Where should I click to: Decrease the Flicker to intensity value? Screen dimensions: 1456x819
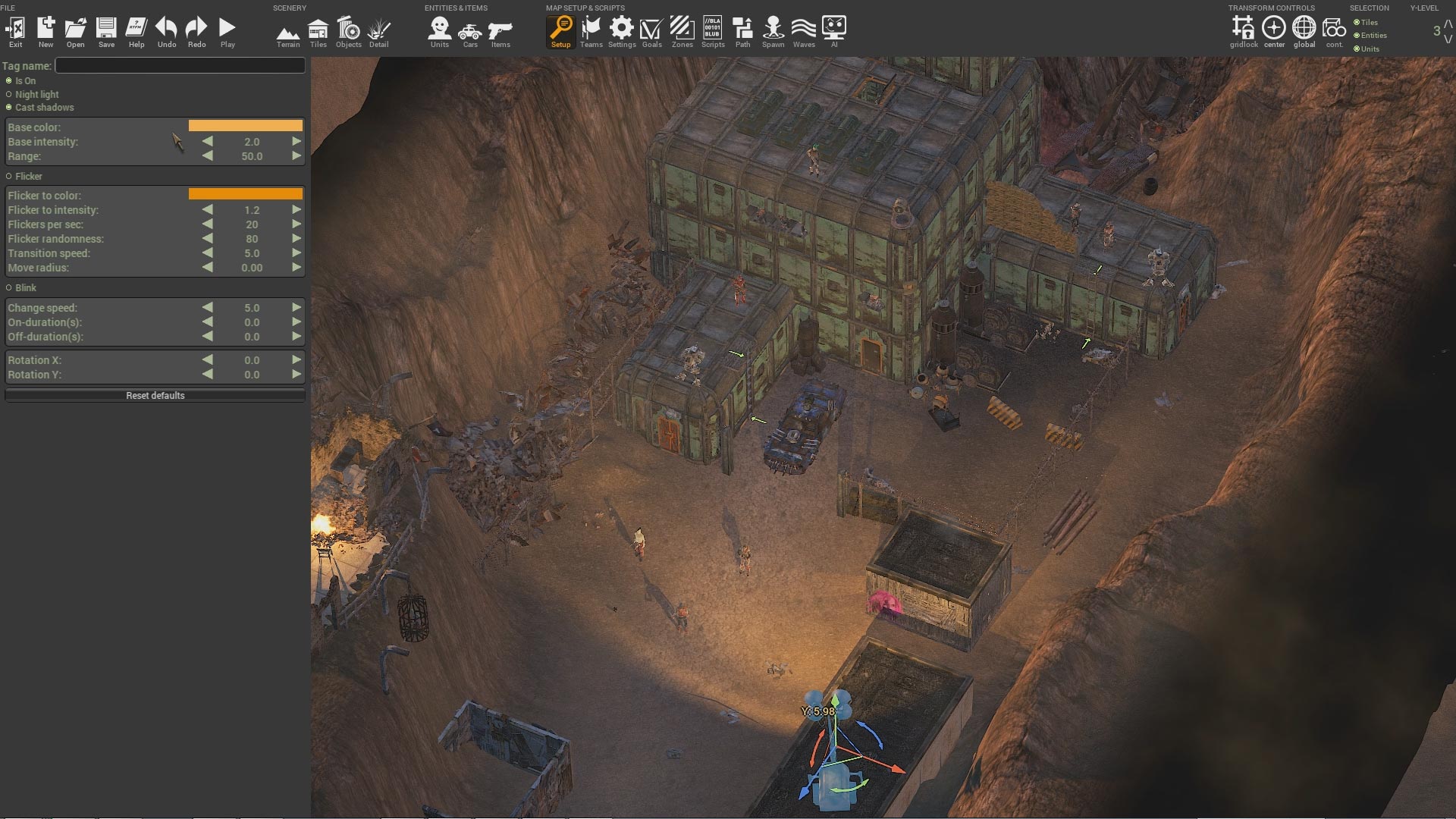208,210
